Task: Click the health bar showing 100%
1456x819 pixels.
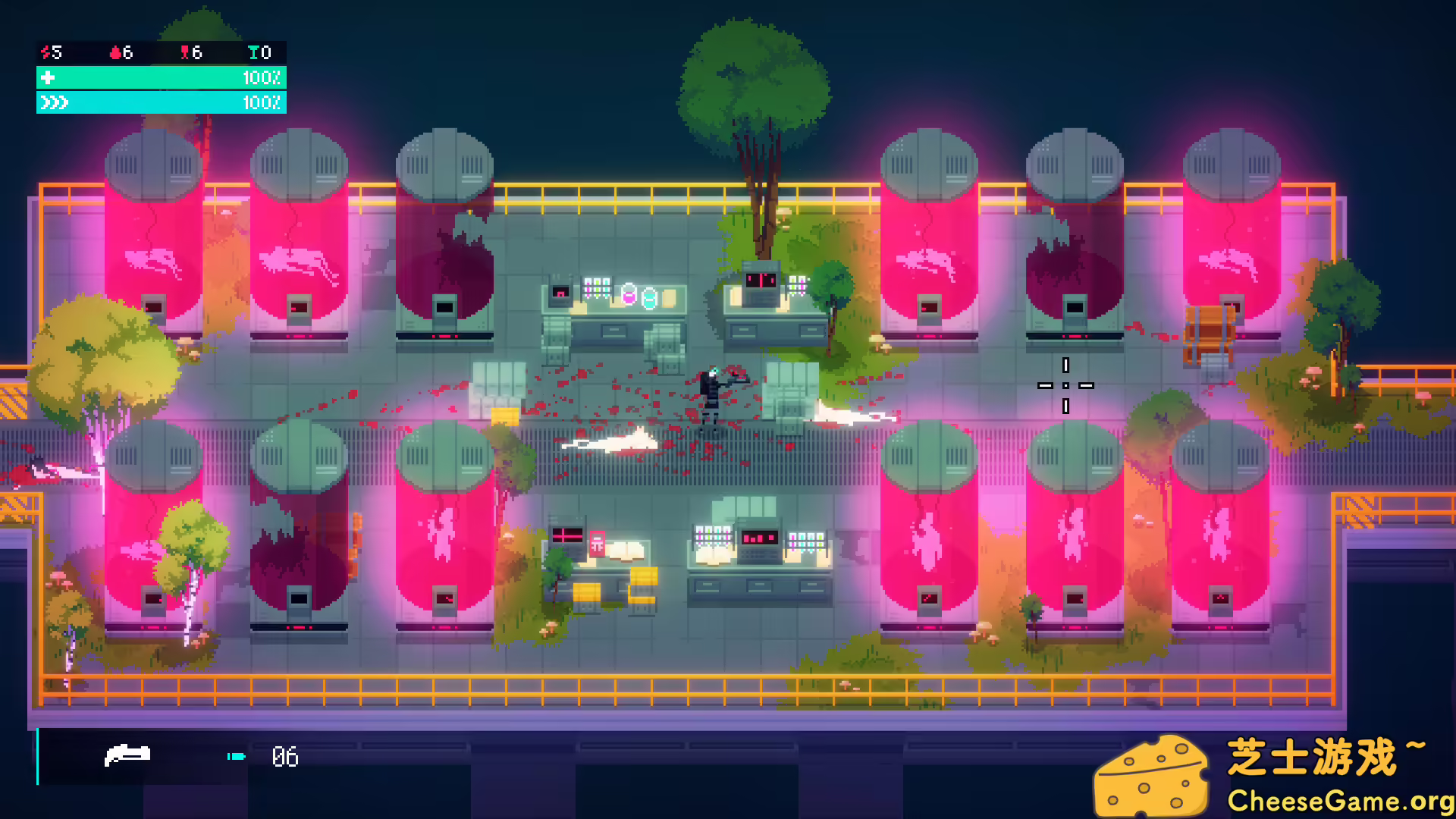Action: point(161,77)
